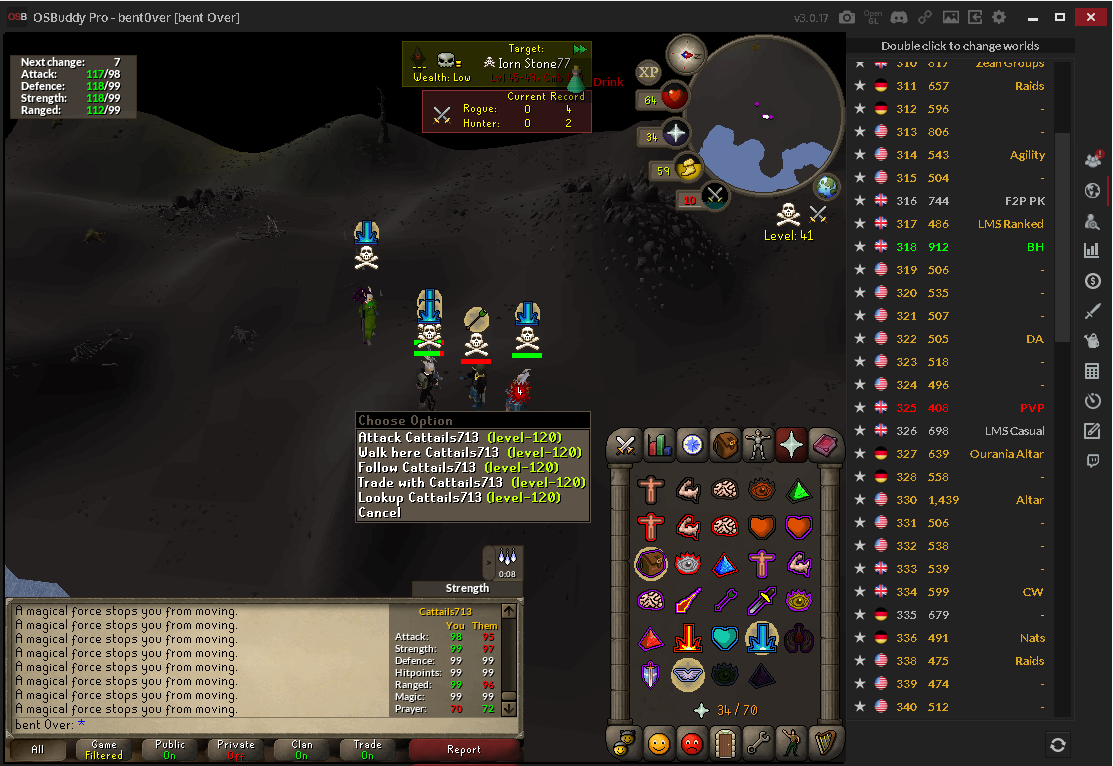
Task: Select Trade with Cattails713 option
Action: [x=471, y=483]
